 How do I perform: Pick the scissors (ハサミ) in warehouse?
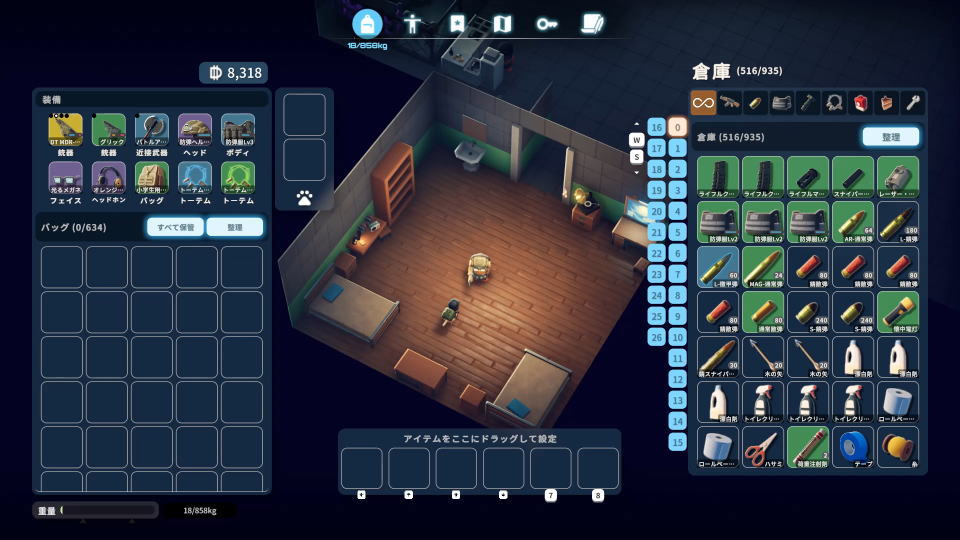coord(763,447)
